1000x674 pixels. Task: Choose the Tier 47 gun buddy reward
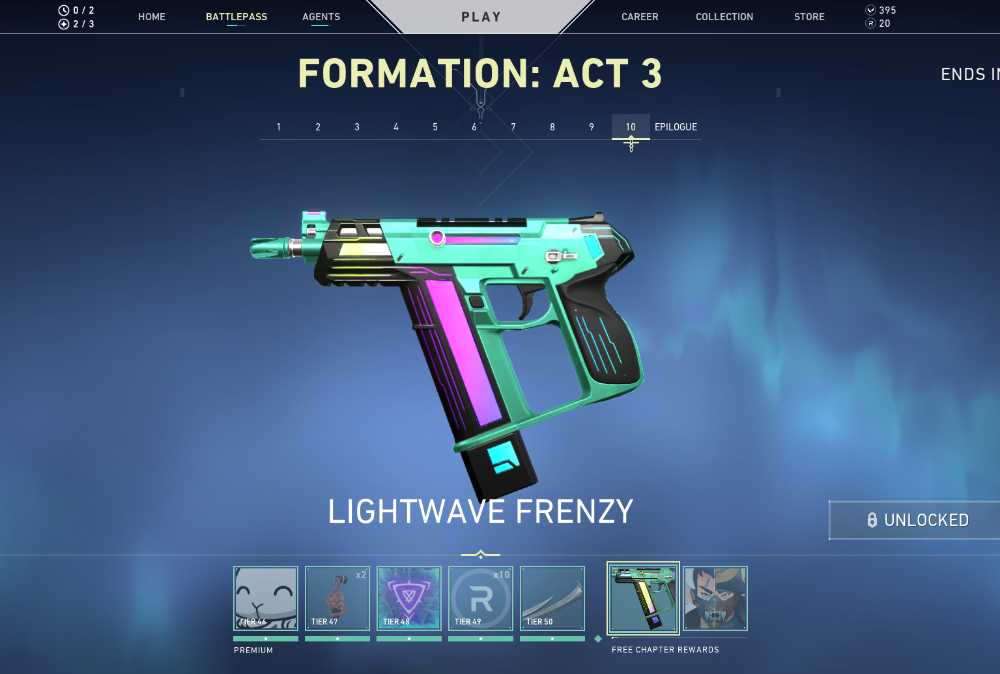point(337,598)
